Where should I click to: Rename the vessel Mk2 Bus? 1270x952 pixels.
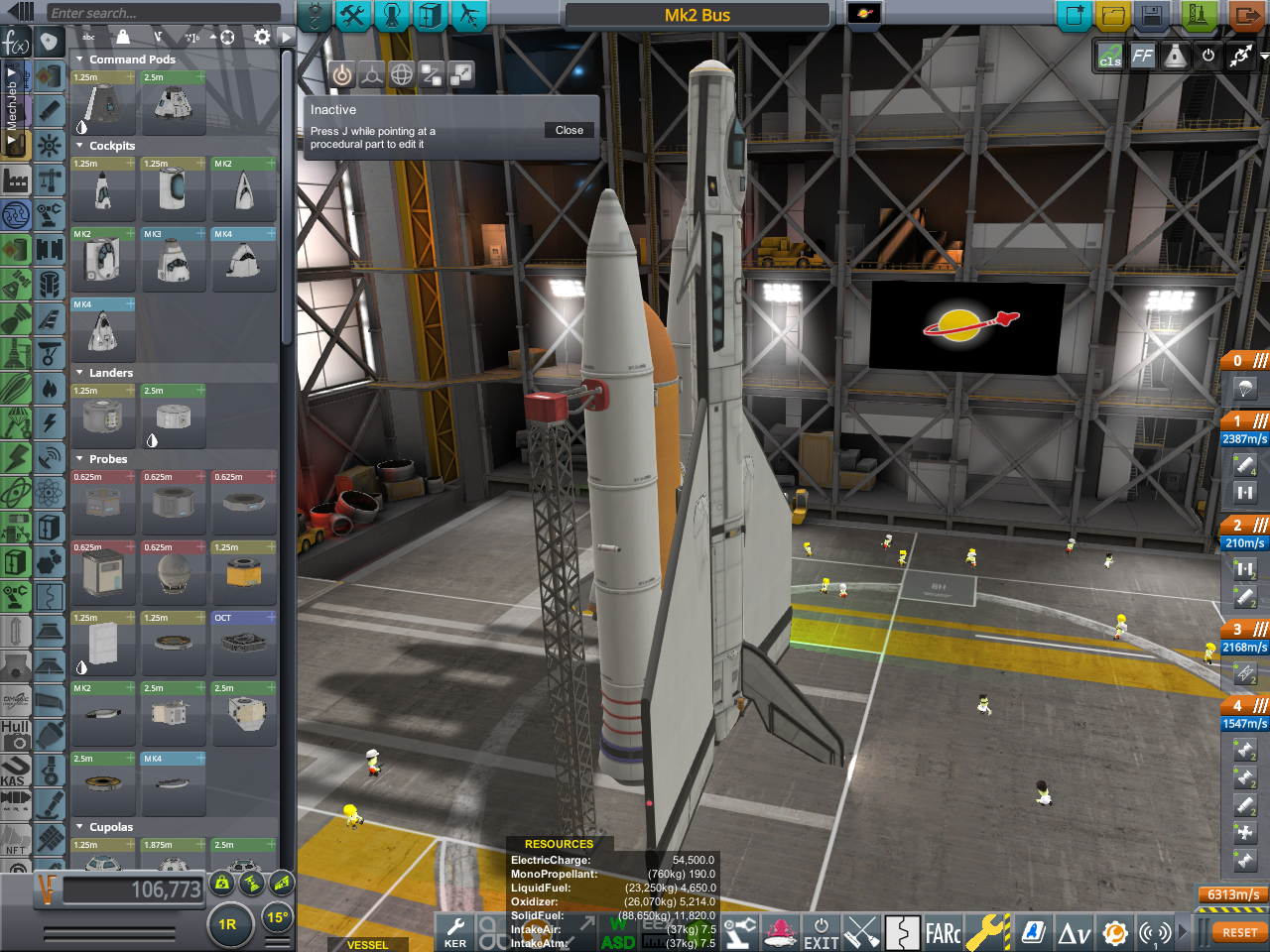697,15
